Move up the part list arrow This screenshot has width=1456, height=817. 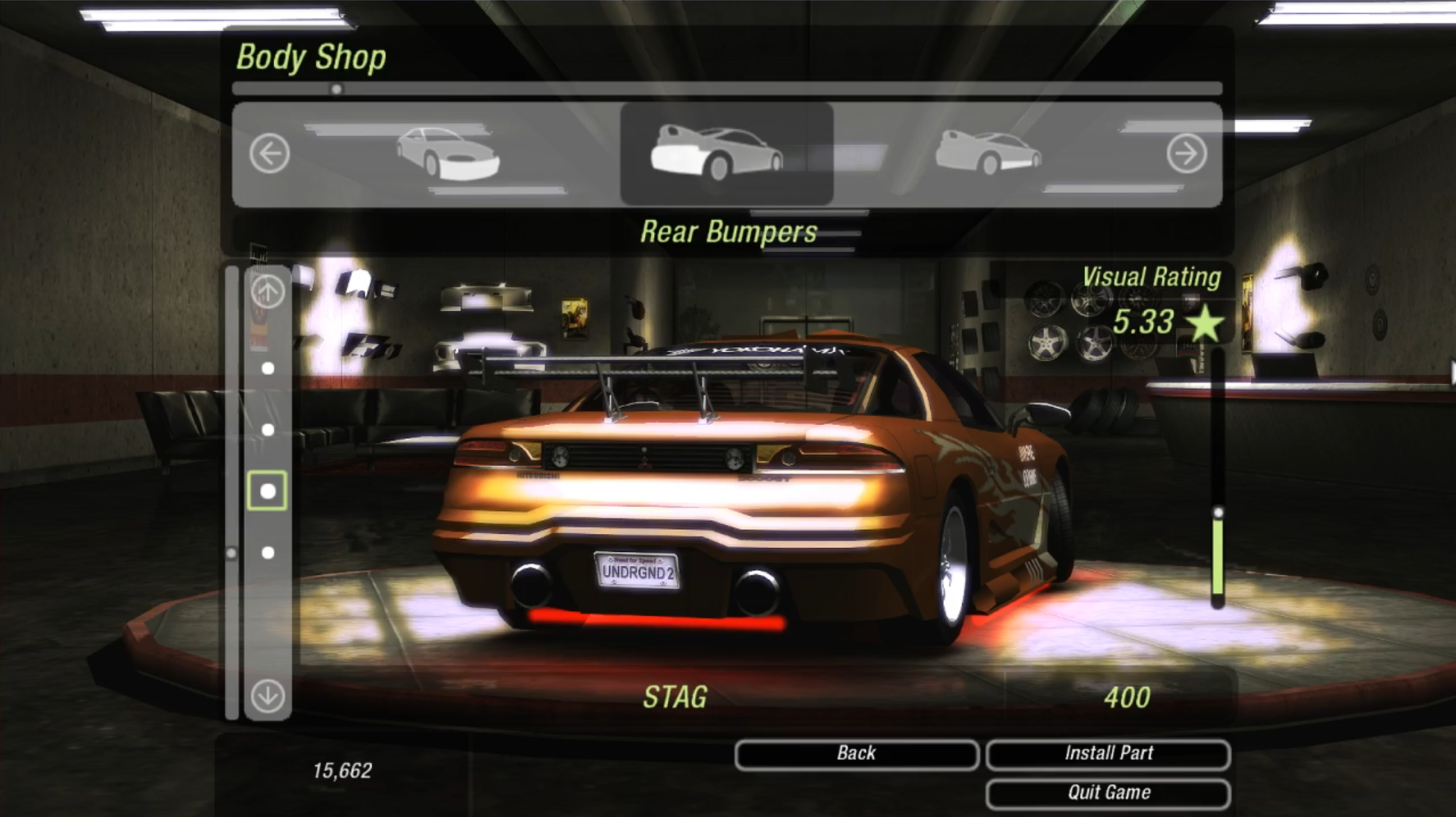coord(268,292)
